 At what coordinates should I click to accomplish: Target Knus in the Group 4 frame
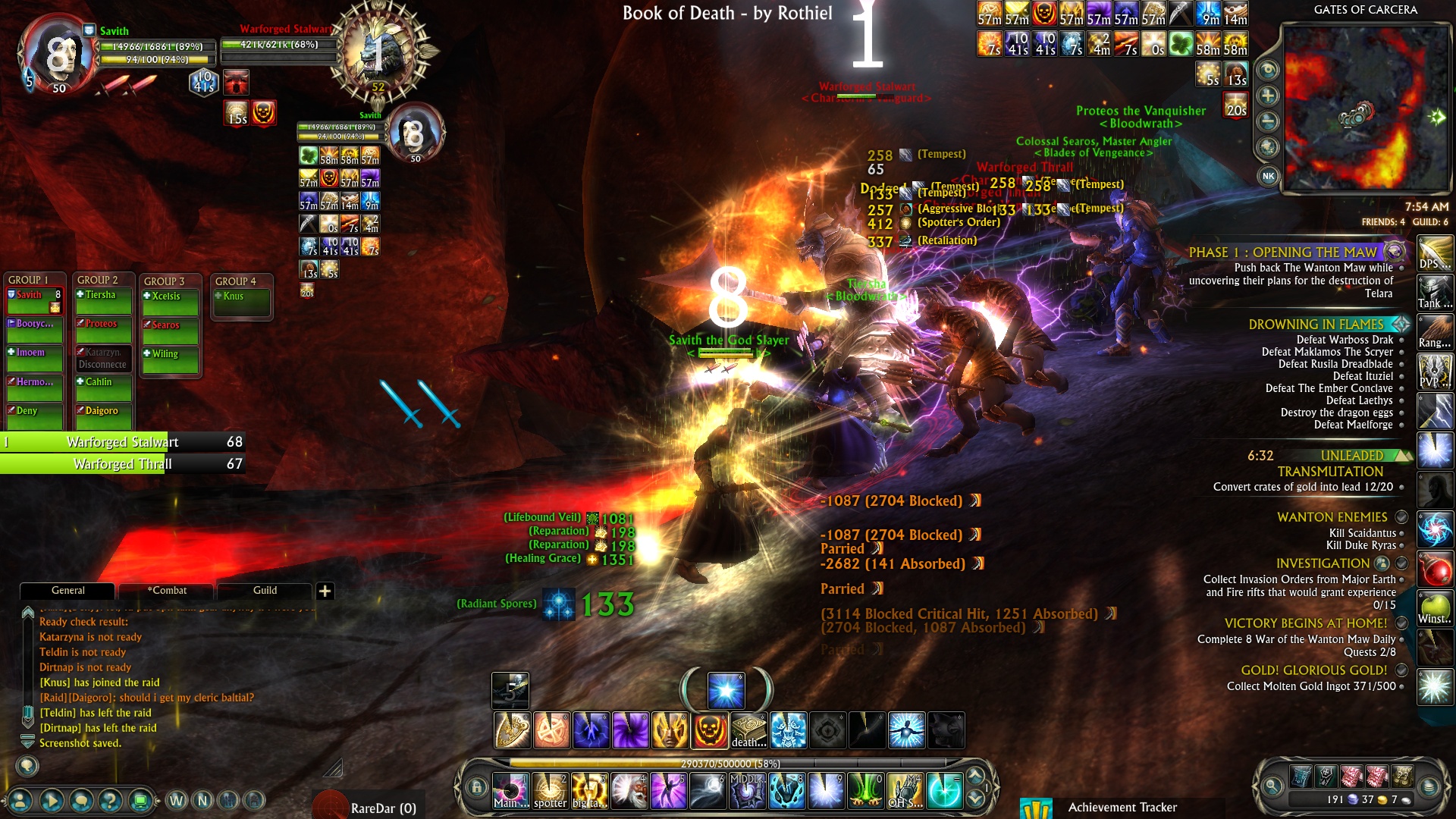pos(241,297)
